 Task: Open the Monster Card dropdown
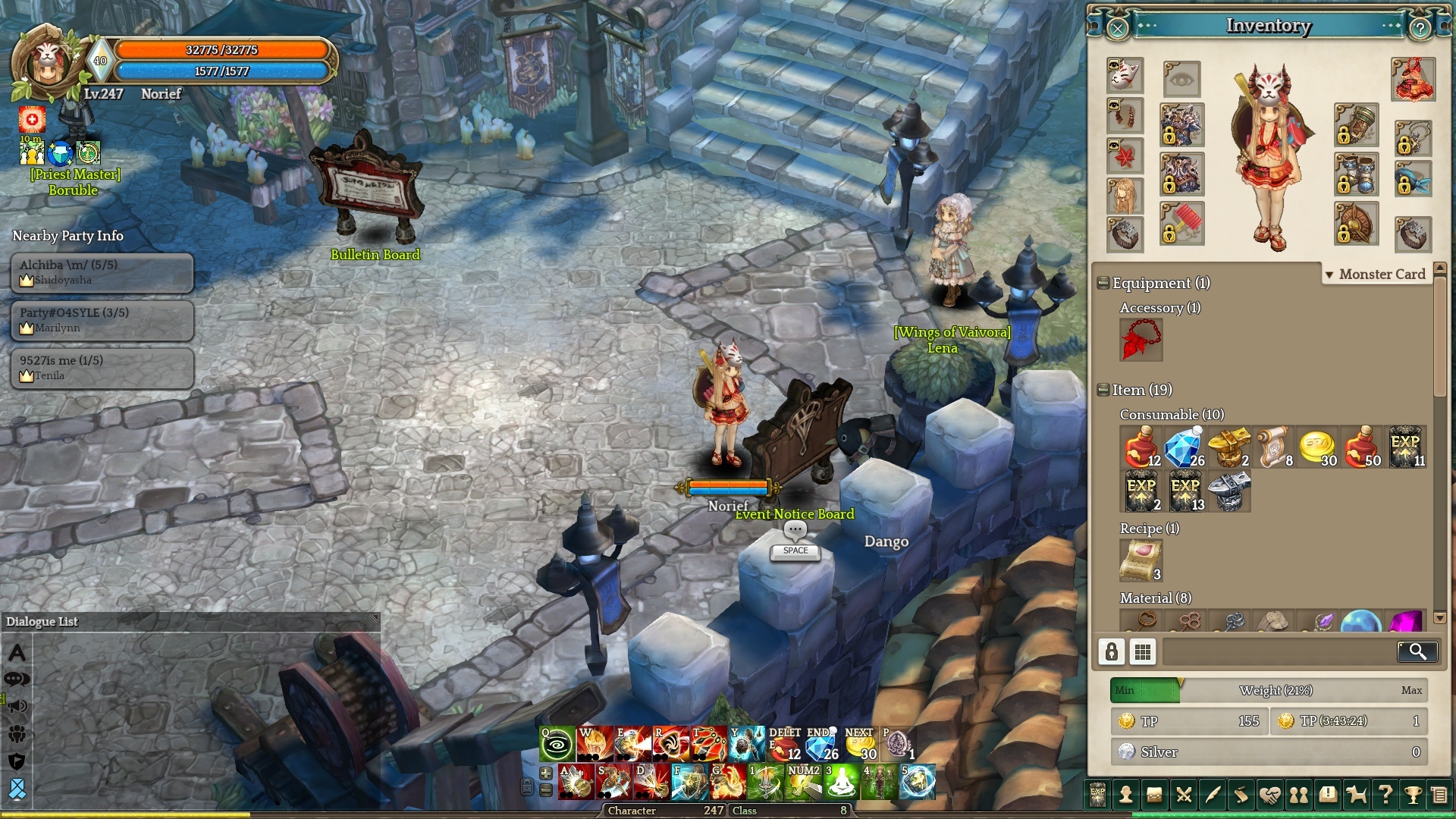click(x=1376, y=275)
